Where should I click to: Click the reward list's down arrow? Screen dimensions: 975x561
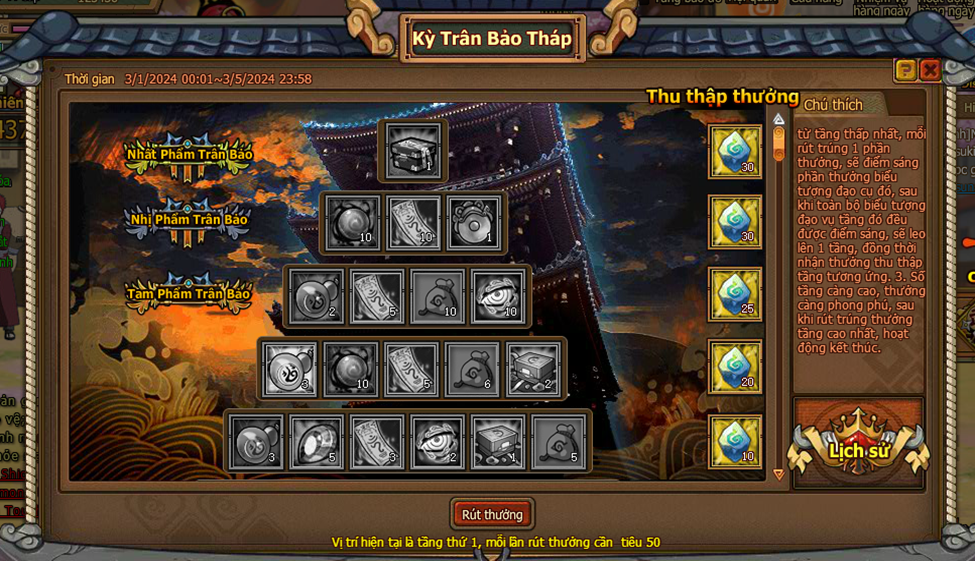click(779, 474)
